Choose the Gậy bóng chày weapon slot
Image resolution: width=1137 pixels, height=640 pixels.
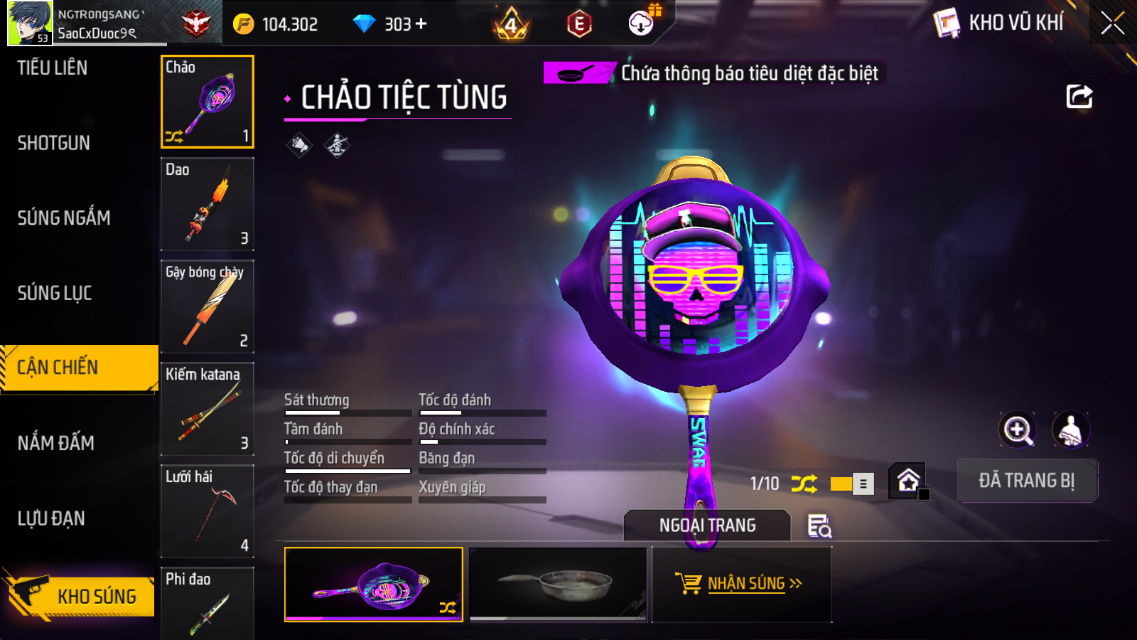tap(207, 306)
